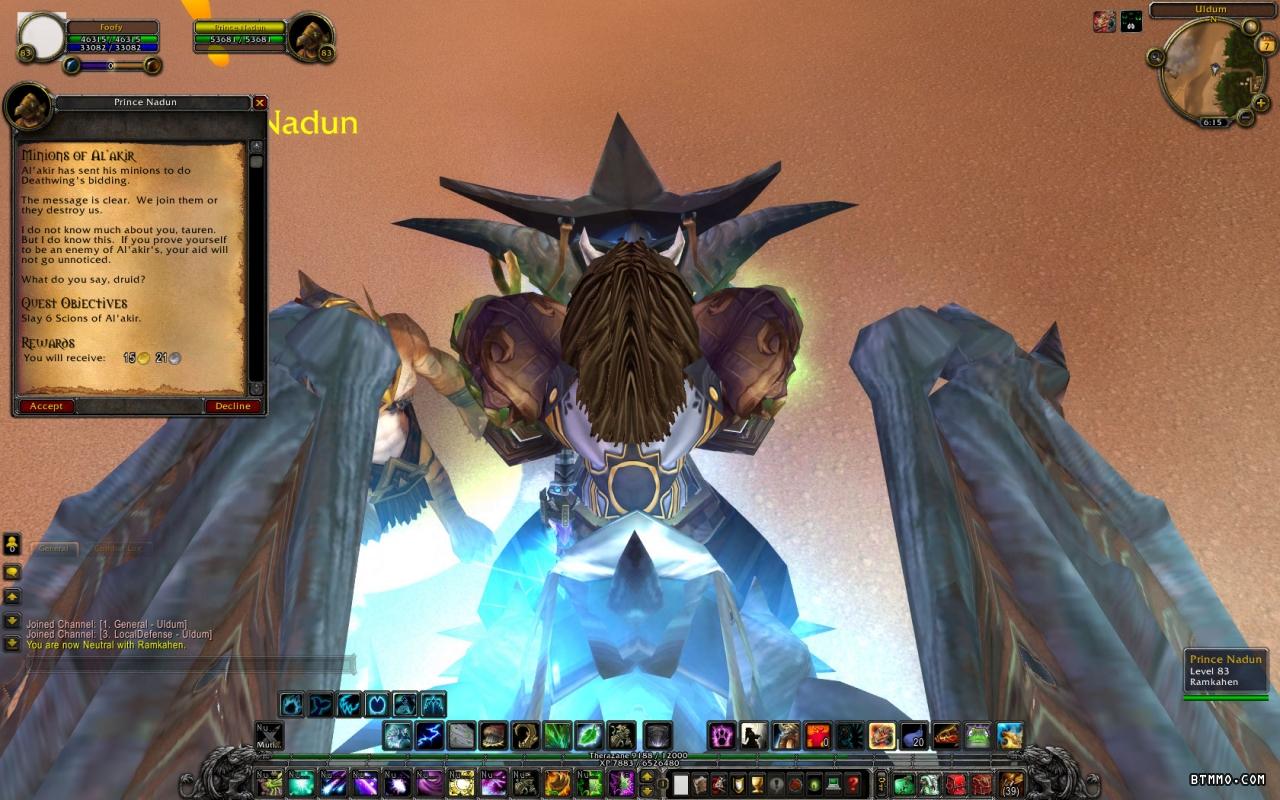1280x800 pixels.
Task: Page up the main action bar
Action: pos(647,777)
